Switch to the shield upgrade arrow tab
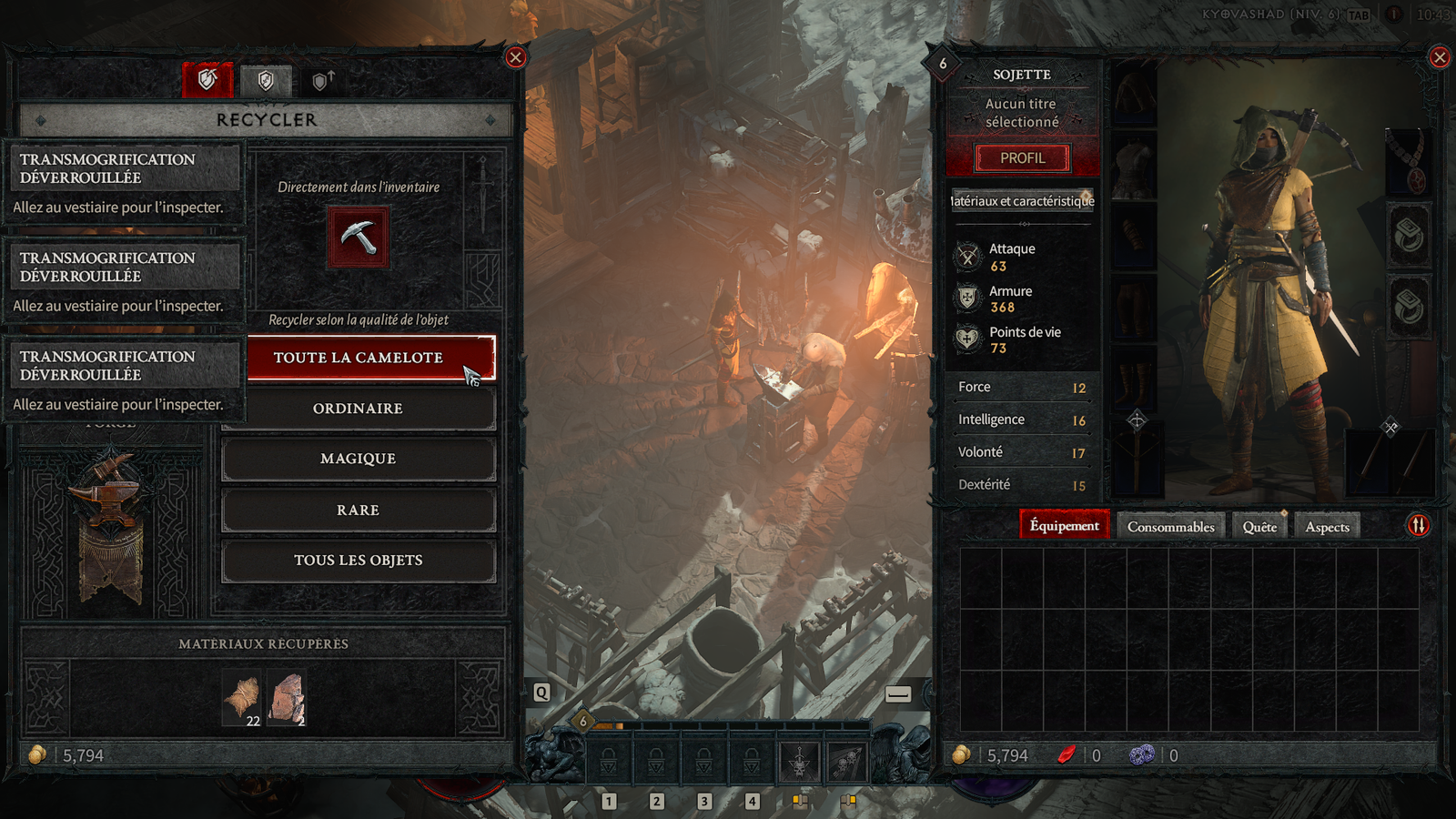 pos(322,81)
